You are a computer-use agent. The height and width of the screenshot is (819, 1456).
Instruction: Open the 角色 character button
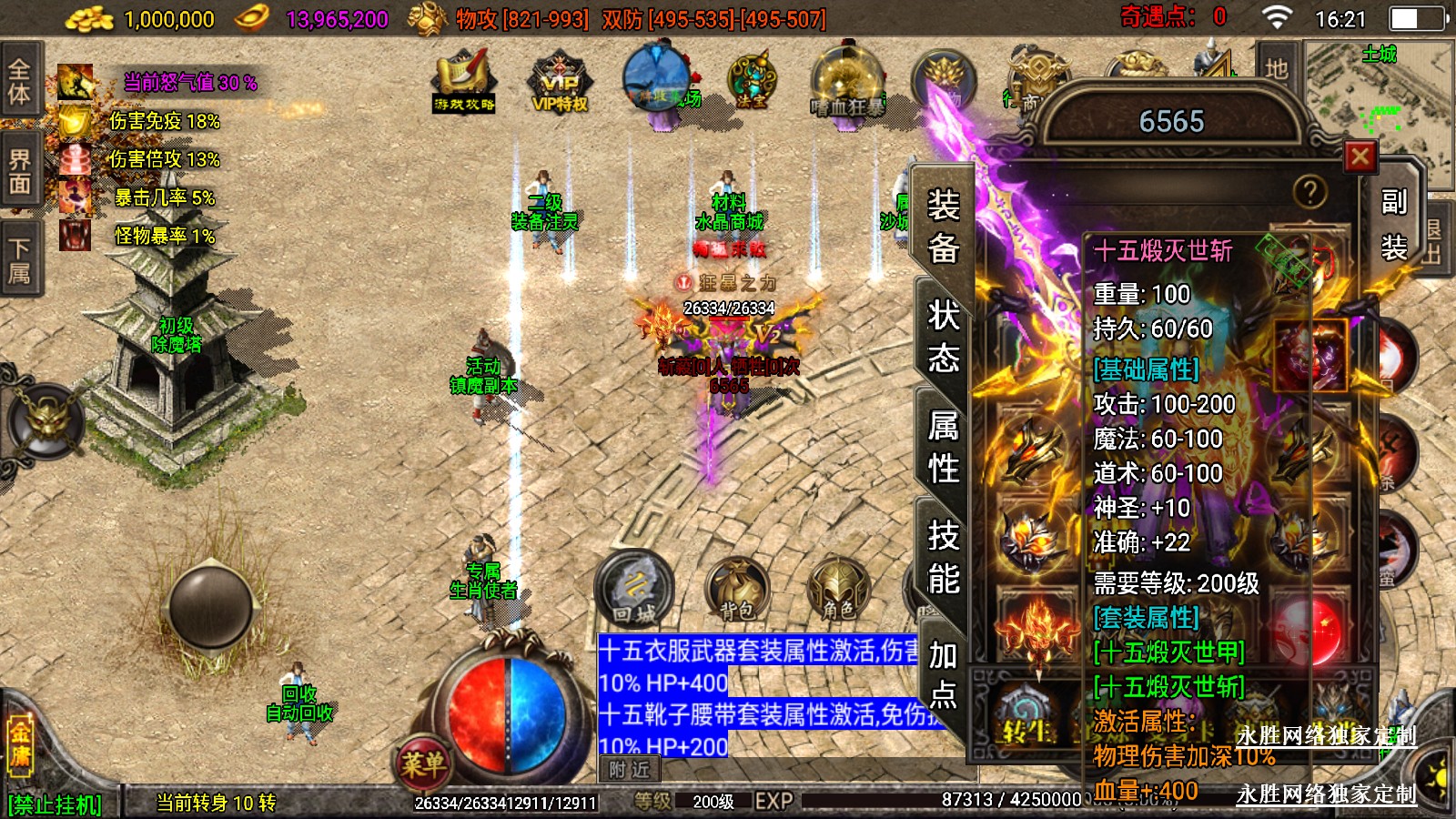click(837, 590)
